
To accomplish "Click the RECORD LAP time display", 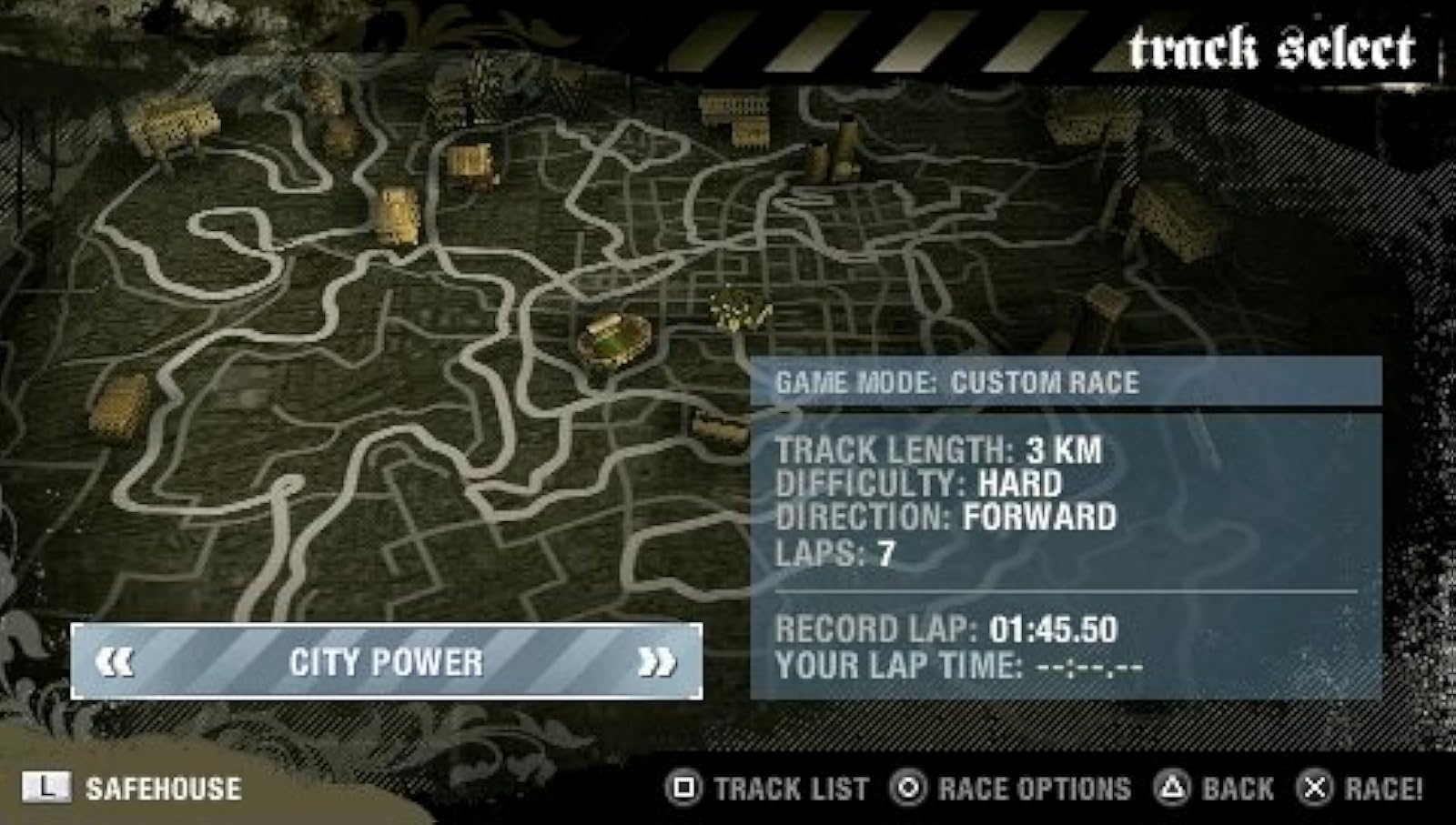I will [946, 629].
